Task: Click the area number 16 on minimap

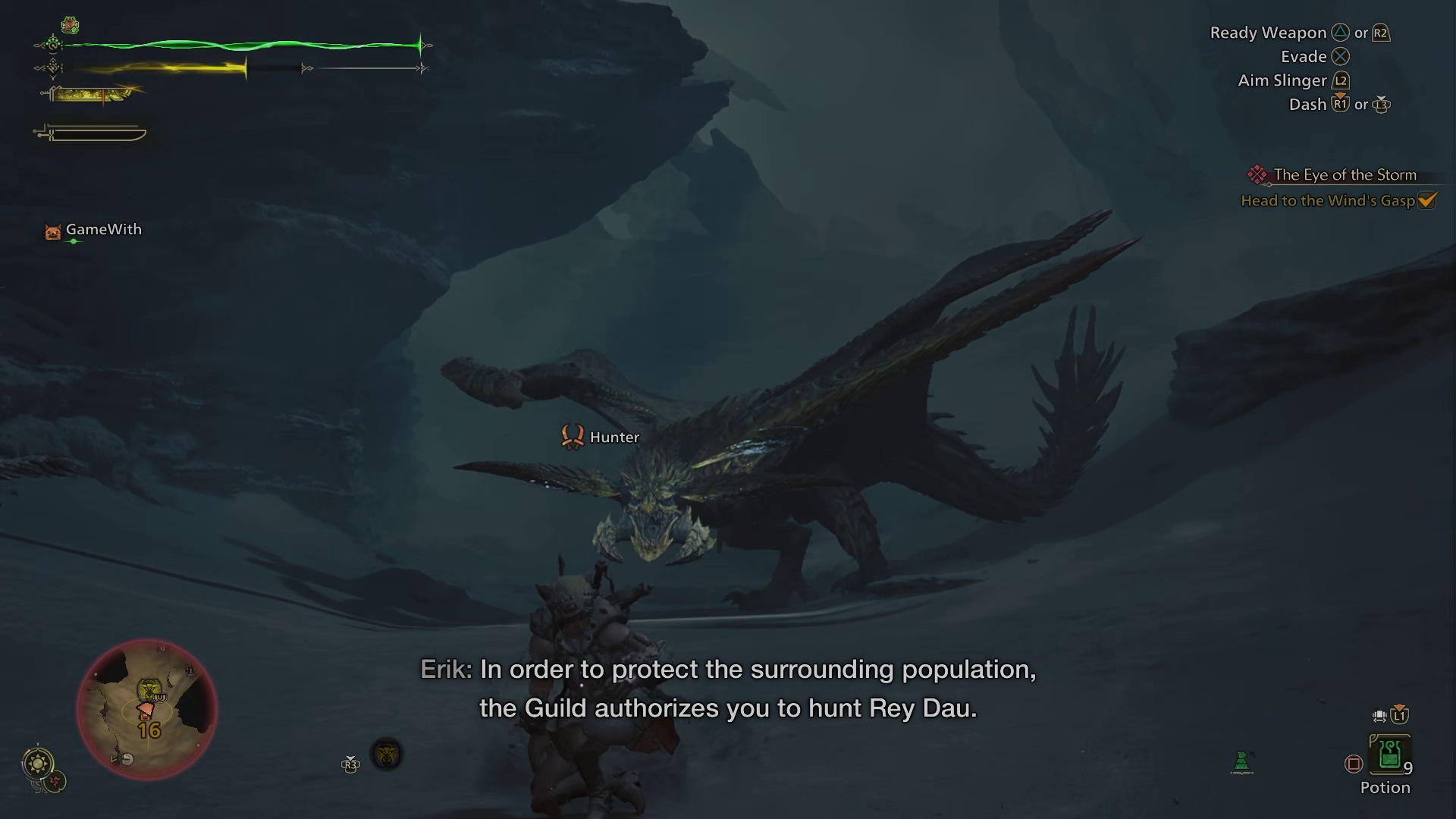Action: pos(149,731)
